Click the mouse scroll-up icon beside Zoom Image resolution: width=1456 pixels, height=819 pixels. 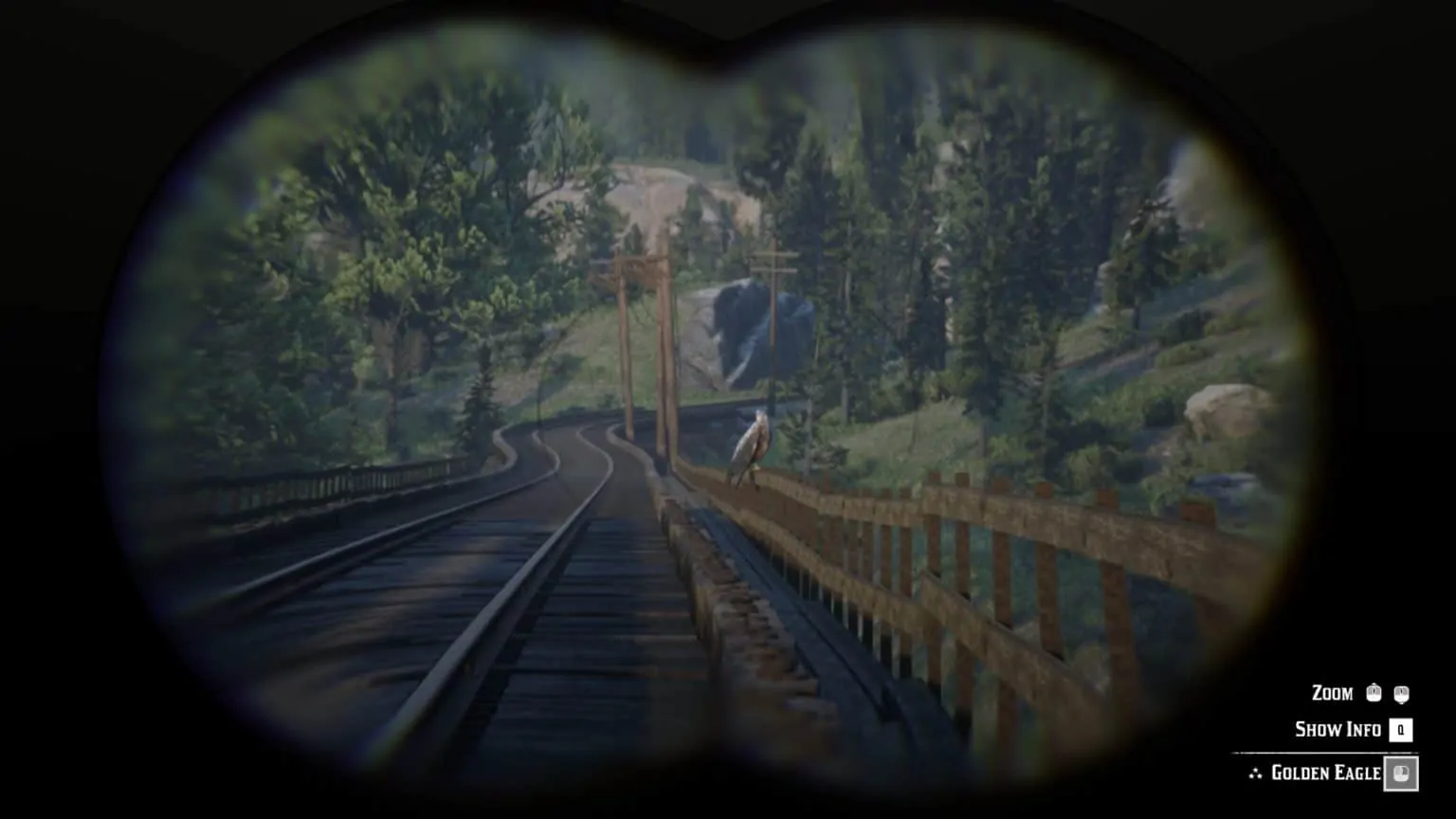pos(1374,694)
